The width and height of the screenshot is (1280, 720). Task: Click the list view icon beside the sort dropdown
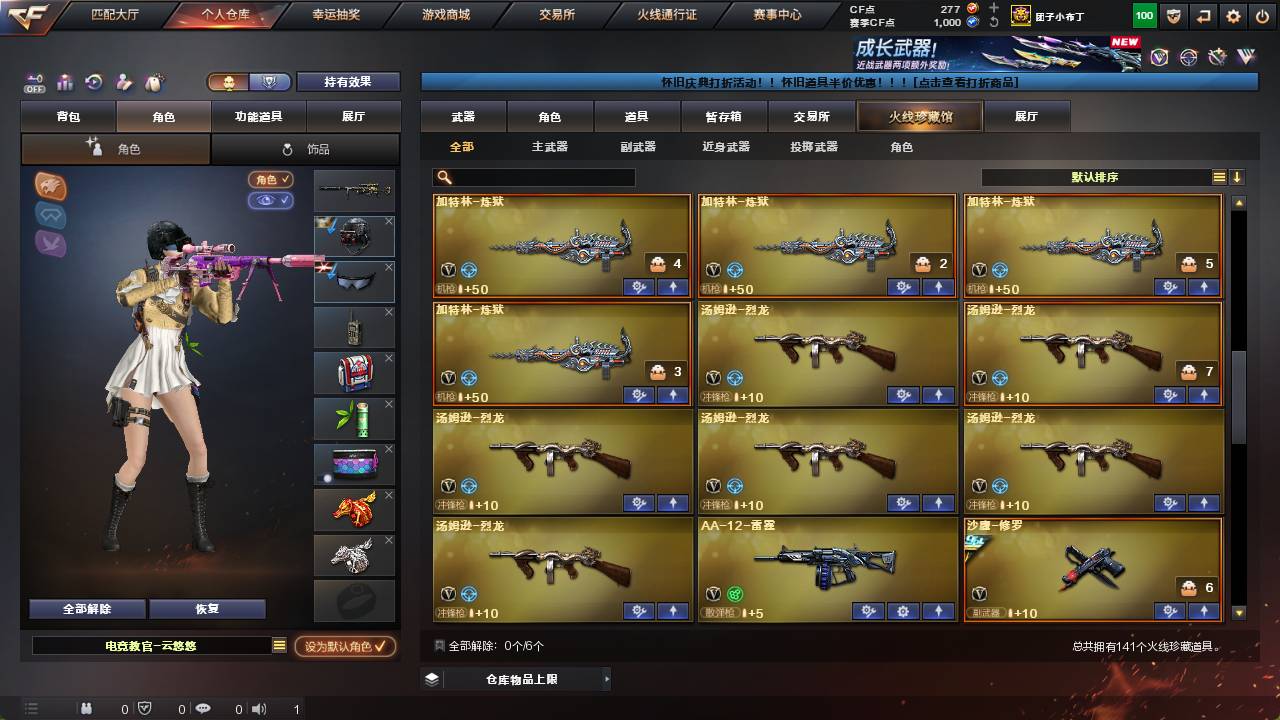1220,176
